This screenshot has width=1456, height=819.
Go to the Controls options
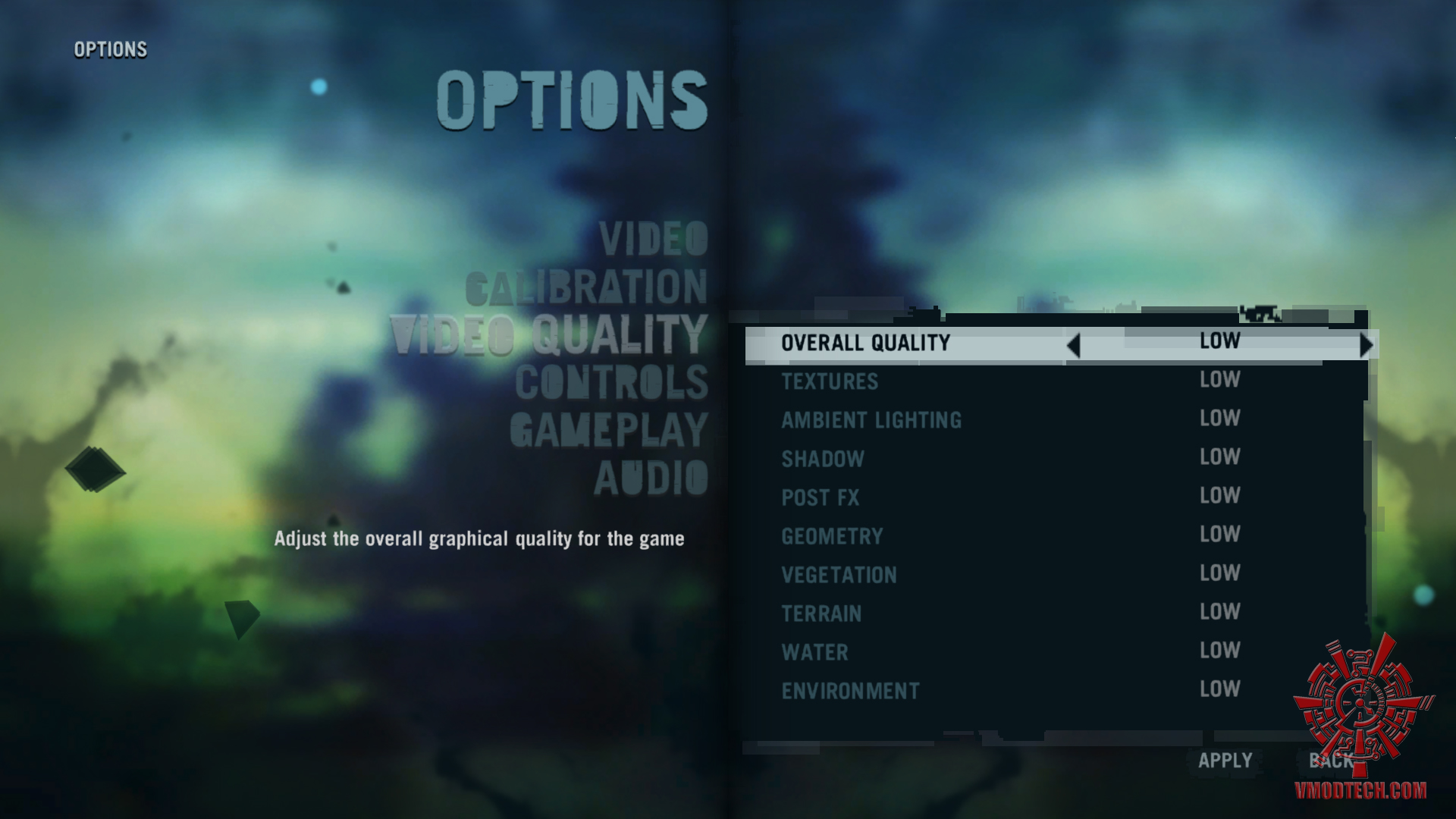(611, 383)
